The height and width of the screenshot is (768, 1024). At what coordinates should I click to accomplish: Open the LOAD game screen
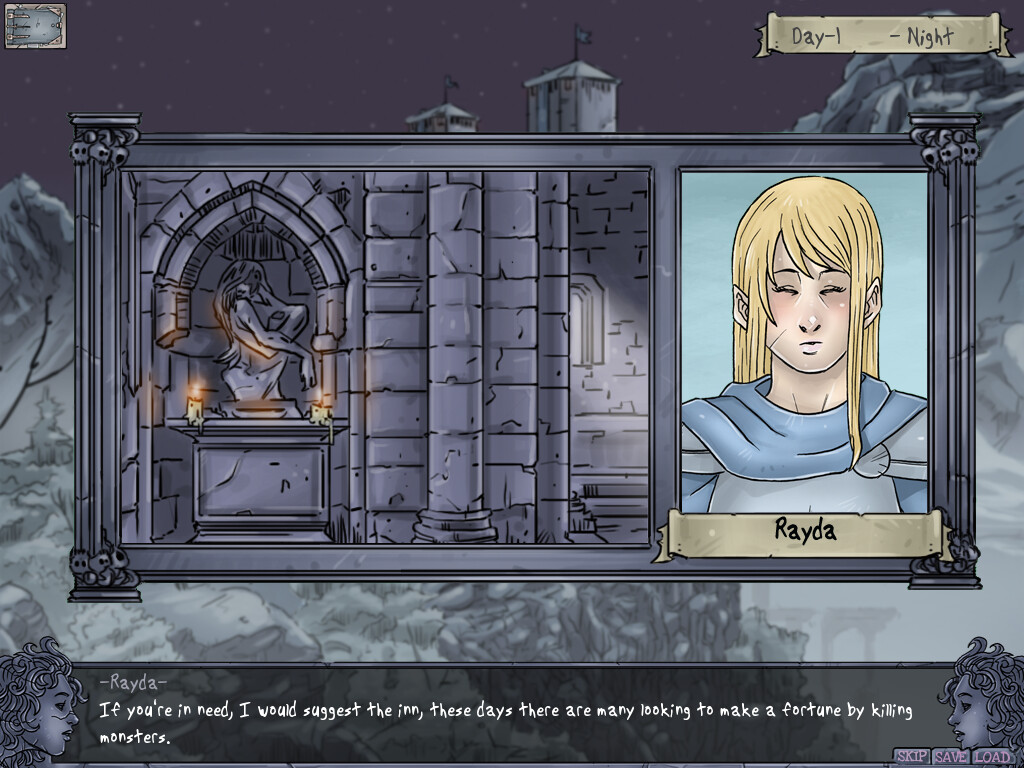[x=992, y=757]
